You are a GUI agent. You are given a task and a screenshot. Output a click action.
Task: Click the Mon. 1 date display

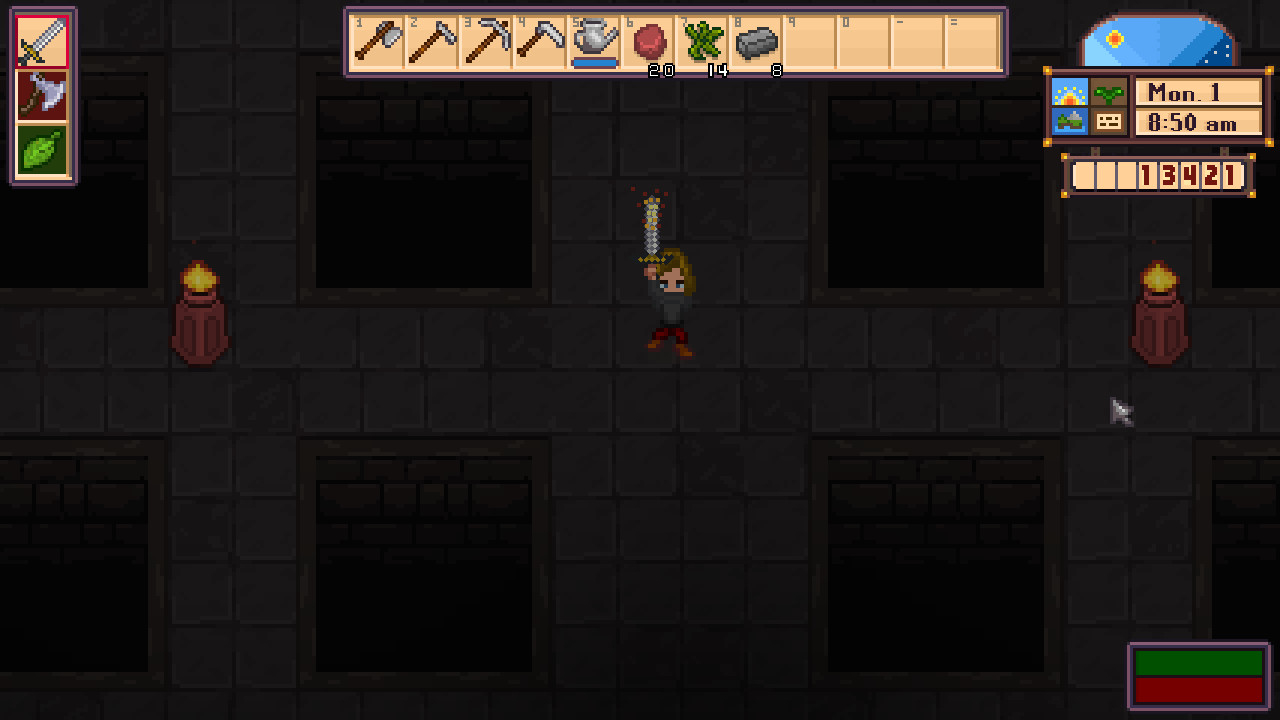(1199, 93)
